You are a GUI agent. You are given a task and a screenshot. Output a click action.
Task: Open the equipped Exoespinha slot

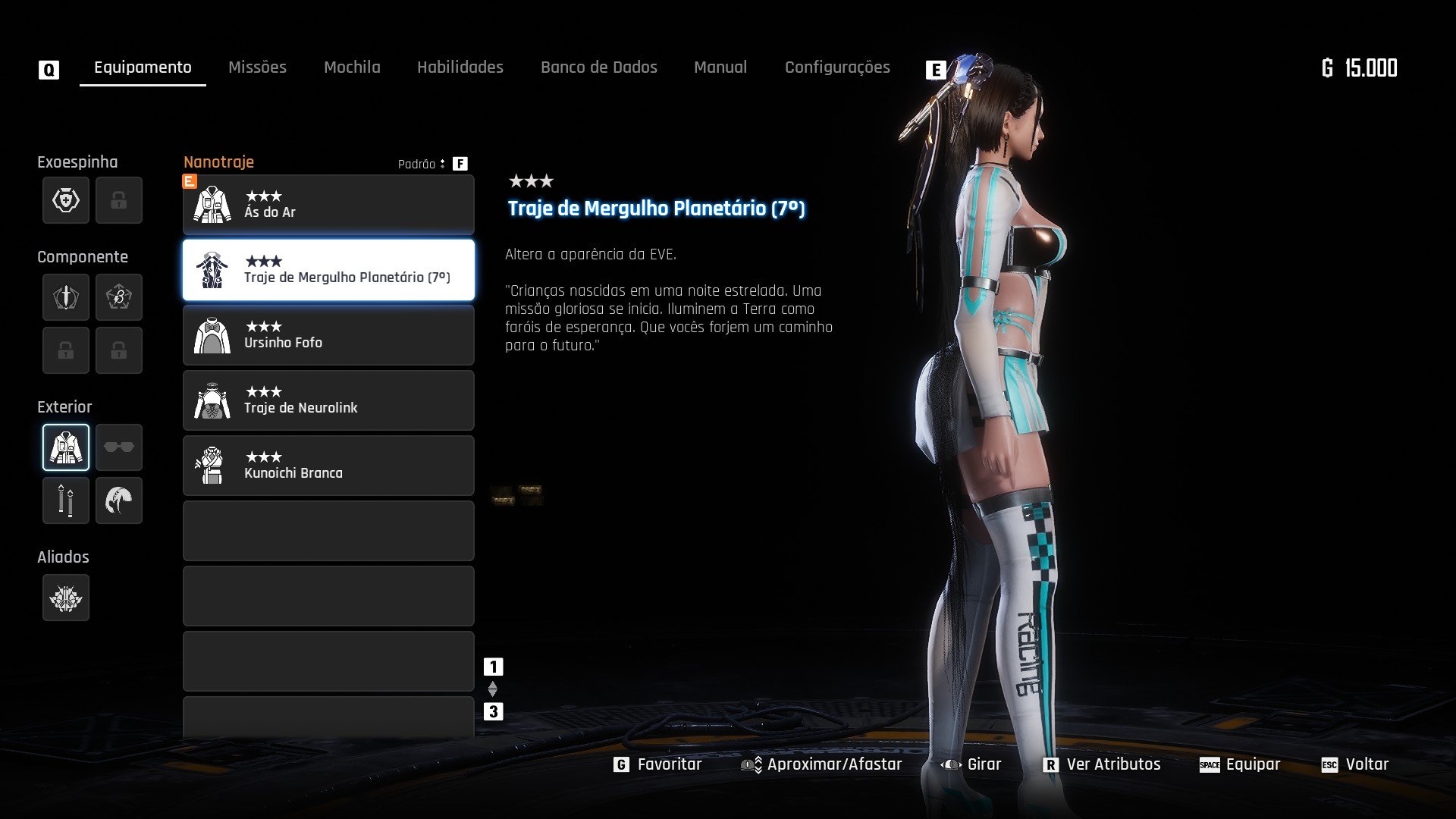pos(66,200)
